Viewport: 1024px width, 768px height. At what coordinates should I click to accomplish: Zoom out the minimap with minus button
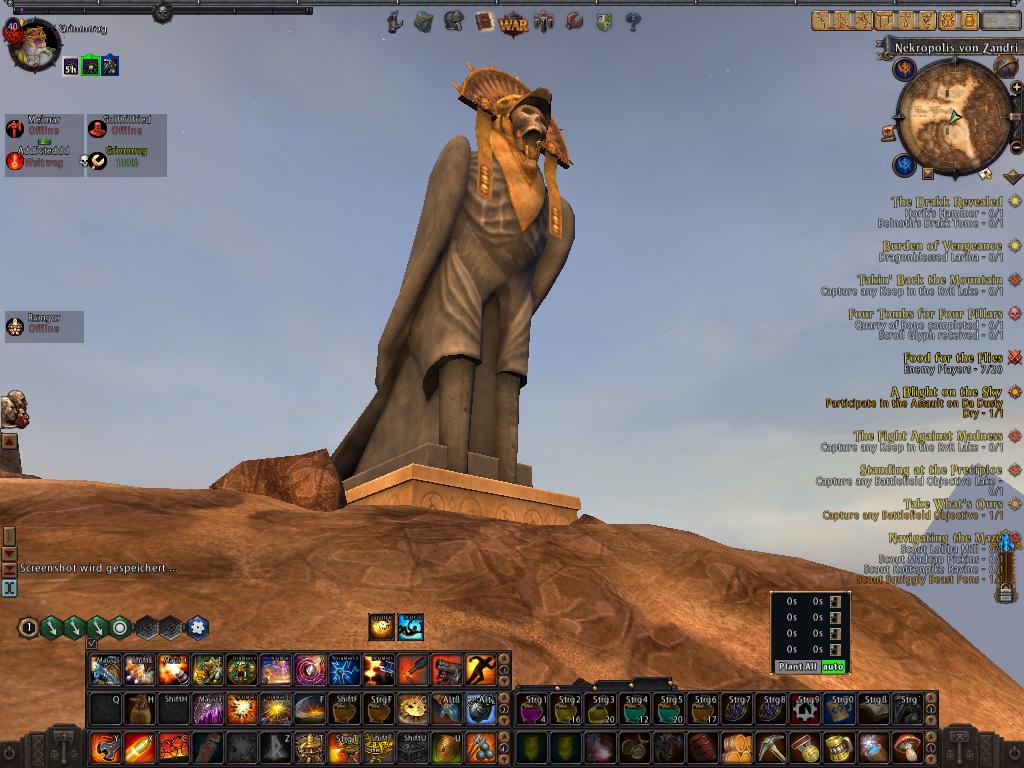[x=1016, y=147]
